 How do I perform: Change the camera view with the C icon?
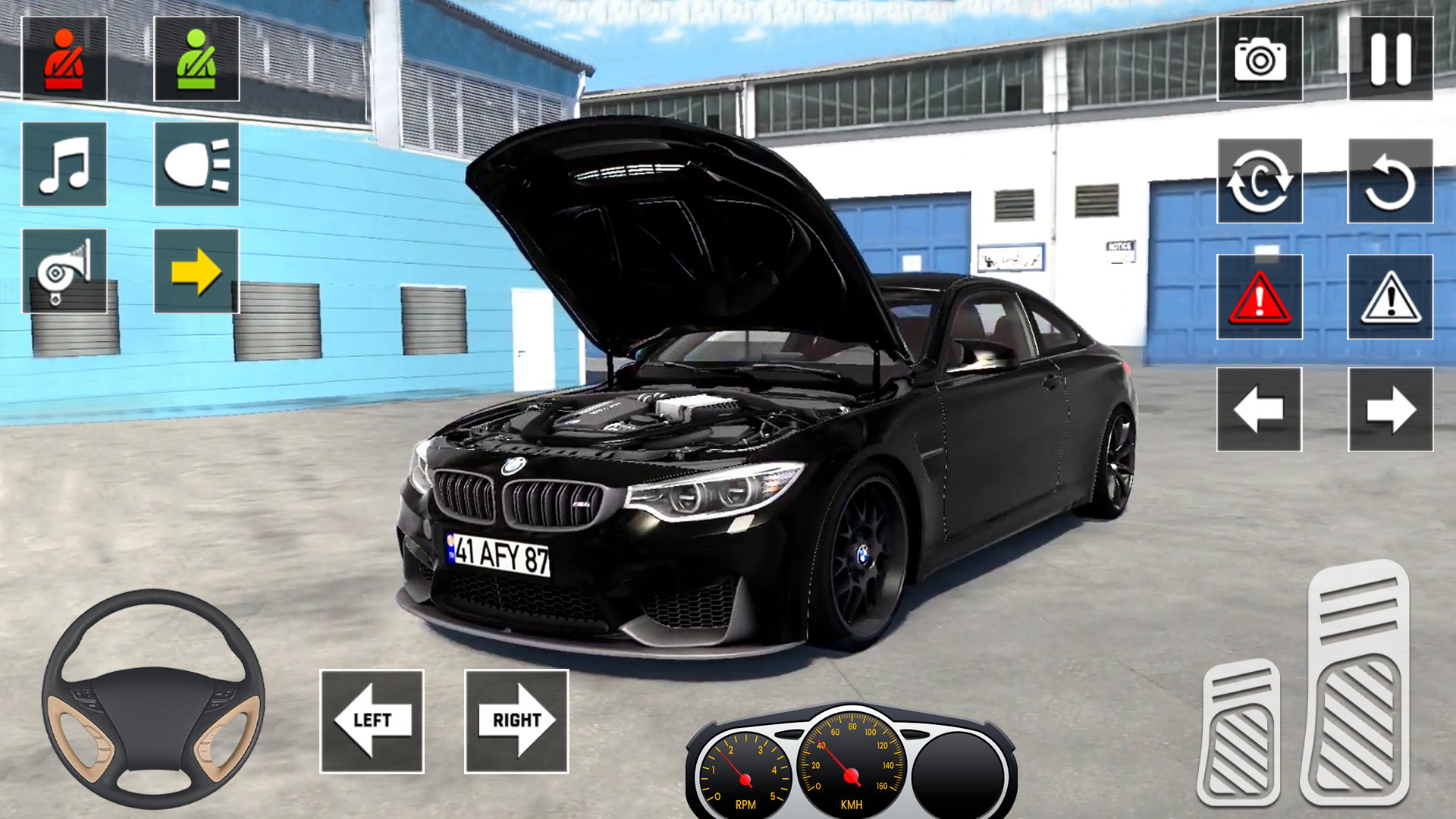point(1260,181)
